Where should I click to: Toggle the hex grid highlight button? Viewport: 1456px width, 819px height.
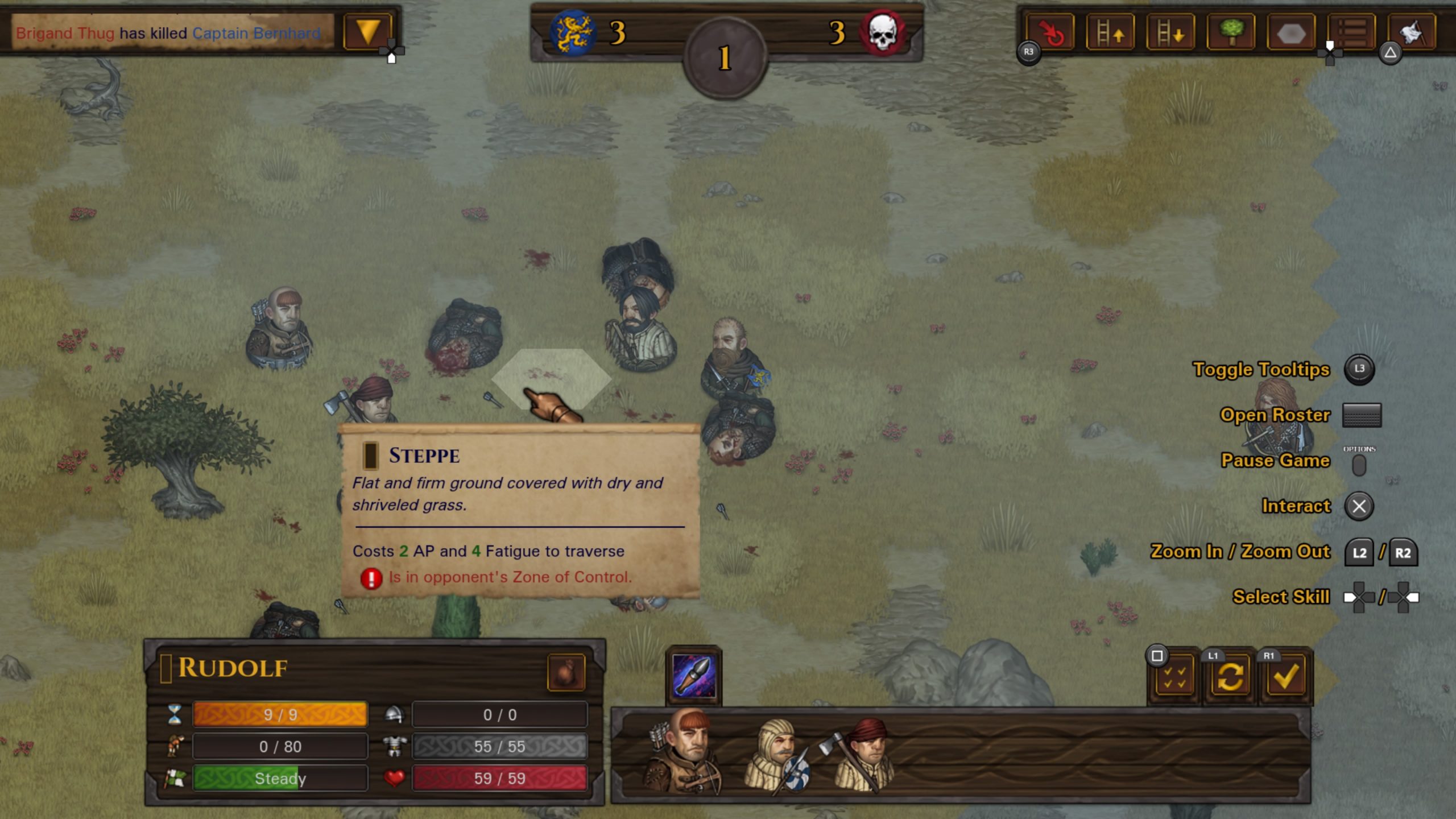[1290, 33]
